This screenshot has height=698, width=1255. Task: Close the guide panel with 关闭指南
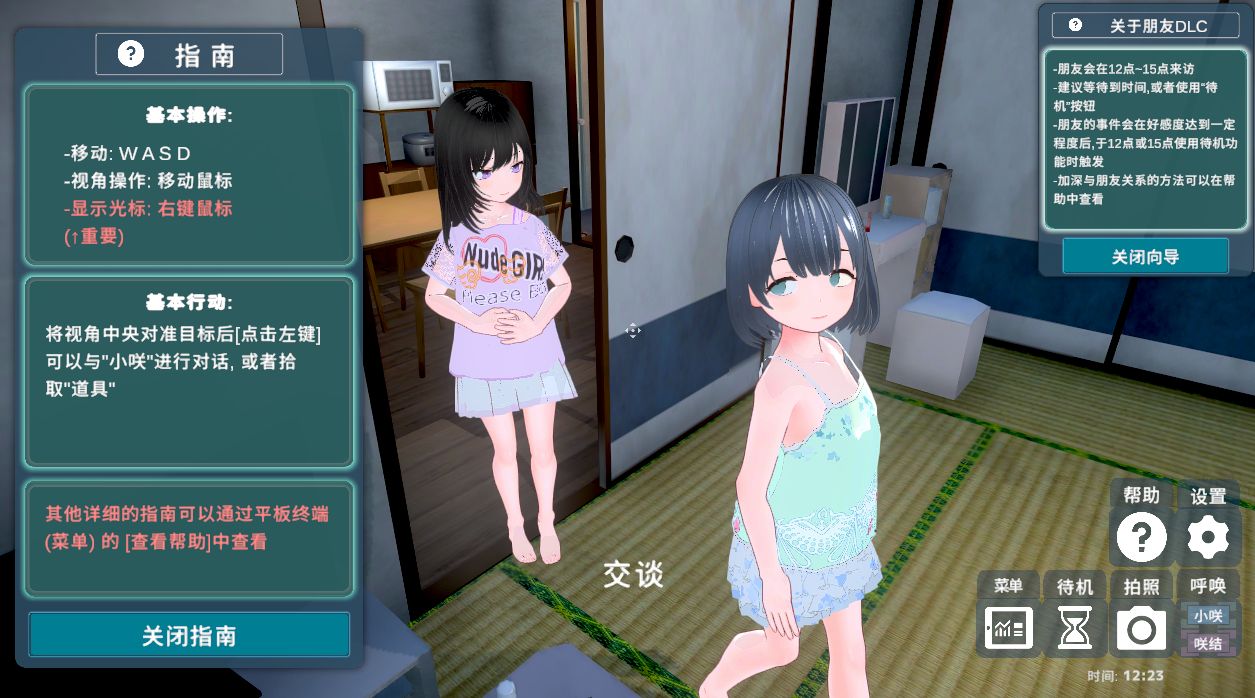pos(189,635)
